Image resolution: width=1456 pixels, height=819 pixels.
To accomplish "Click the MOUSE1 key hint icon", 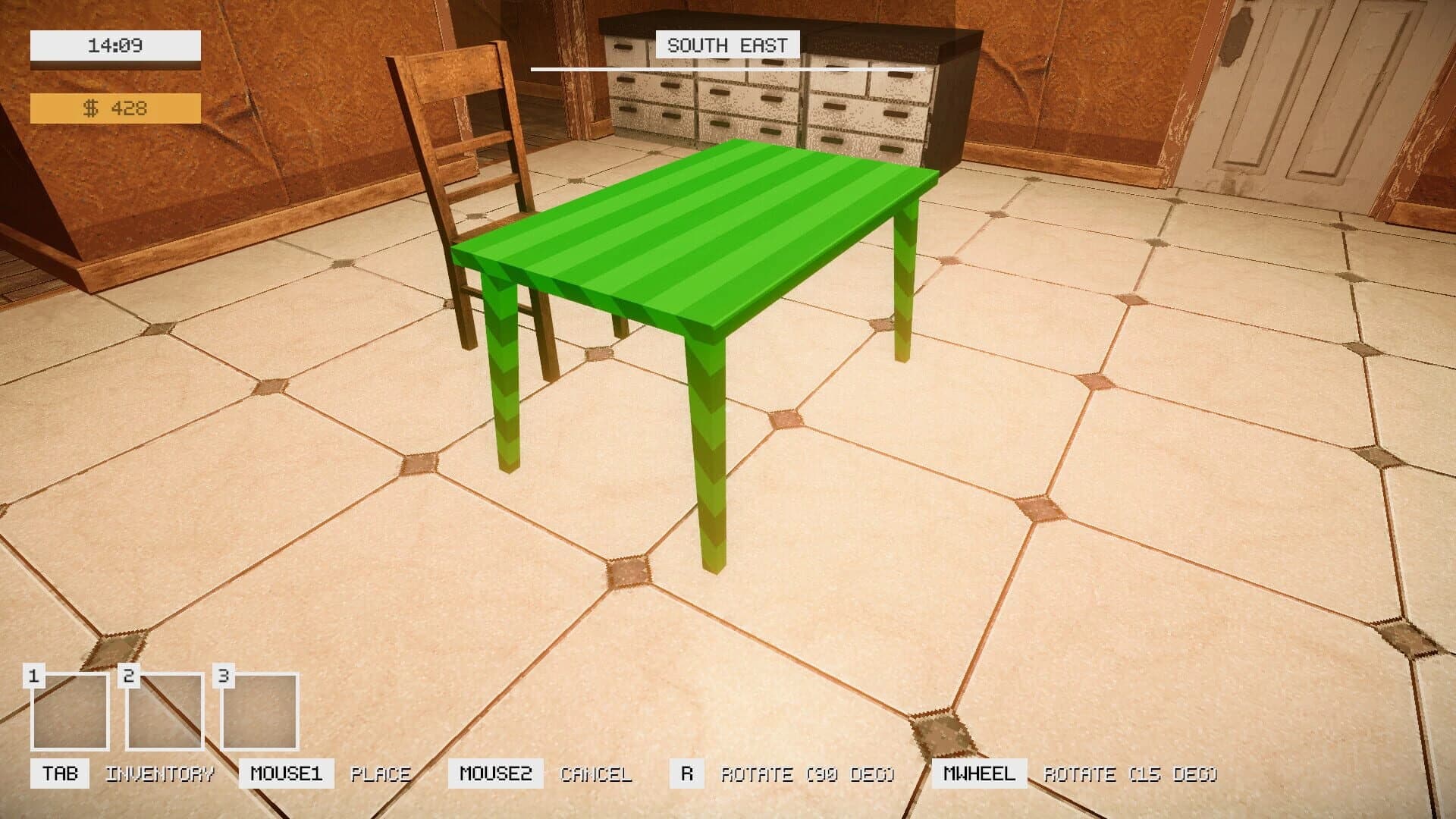I will [x=287, y=774].
